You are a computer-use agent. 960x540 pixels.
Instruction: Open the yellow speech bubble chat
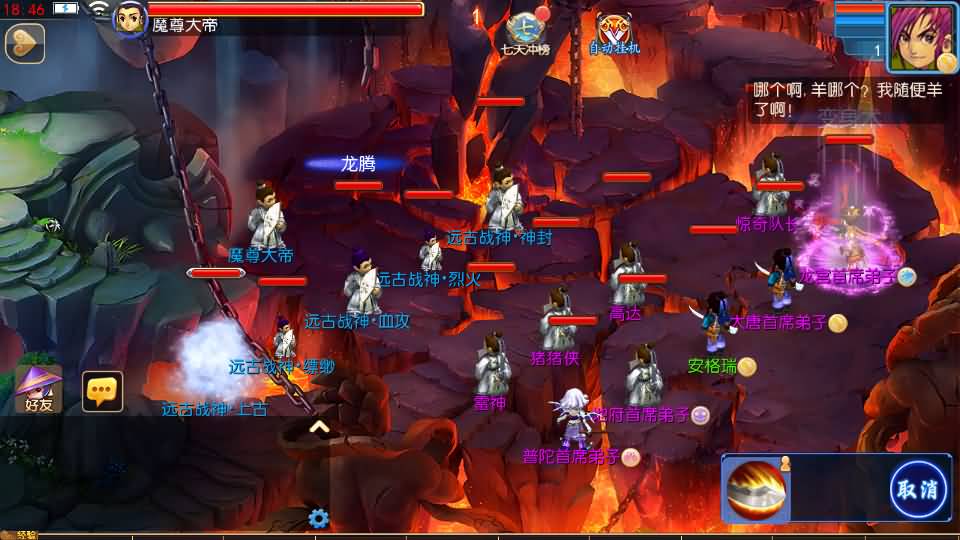click(102, 391)
